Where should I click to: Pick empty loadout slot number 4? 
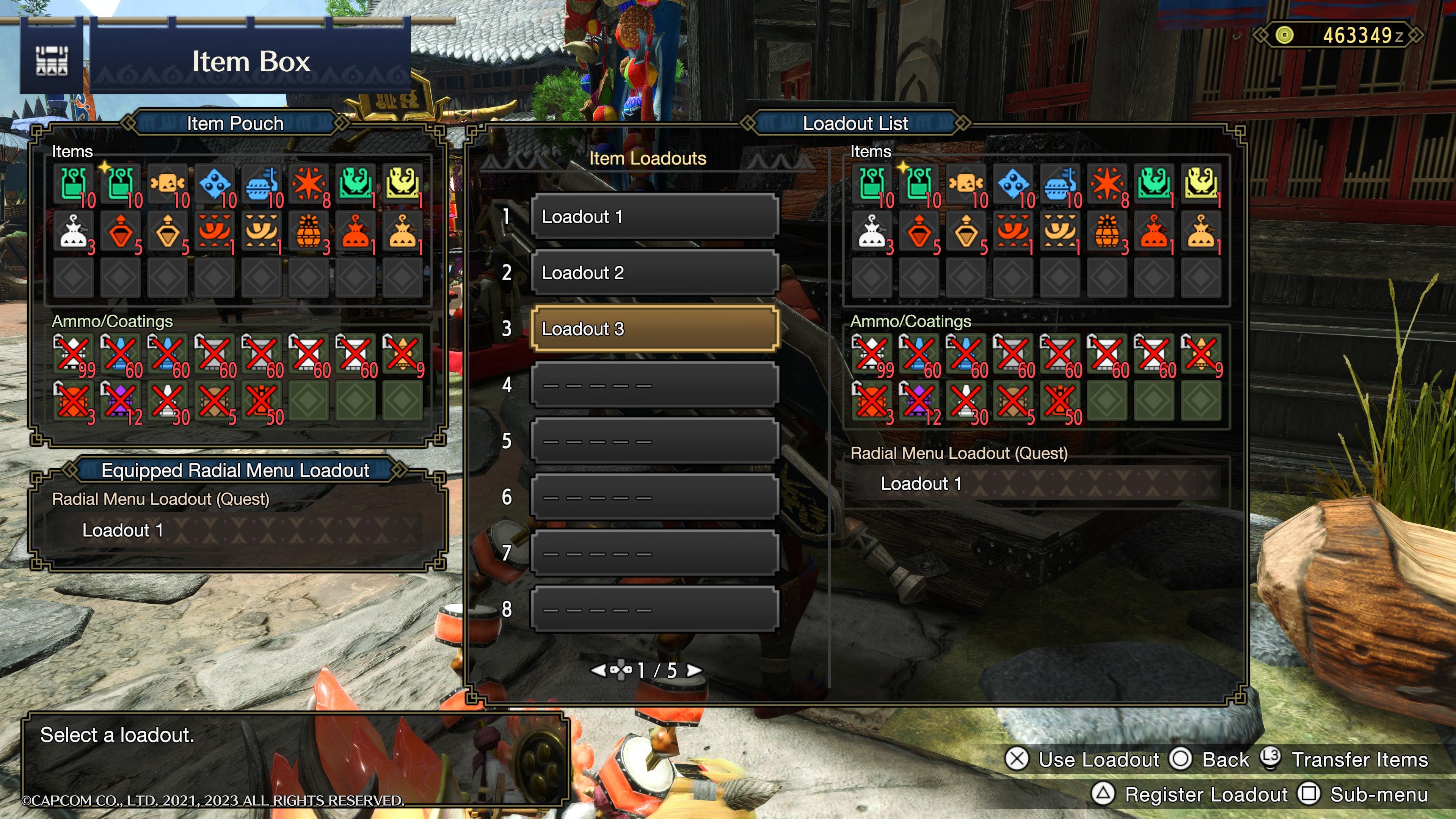654,385
